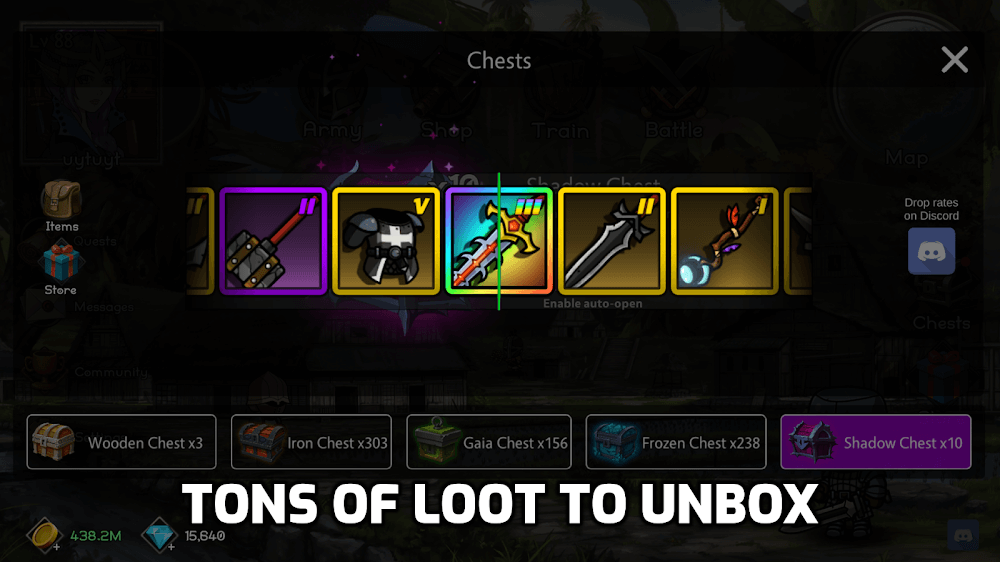Screen dimensions: 1000x562
Task: Toggle the Enable auto-open option
Action: point(593,303)
